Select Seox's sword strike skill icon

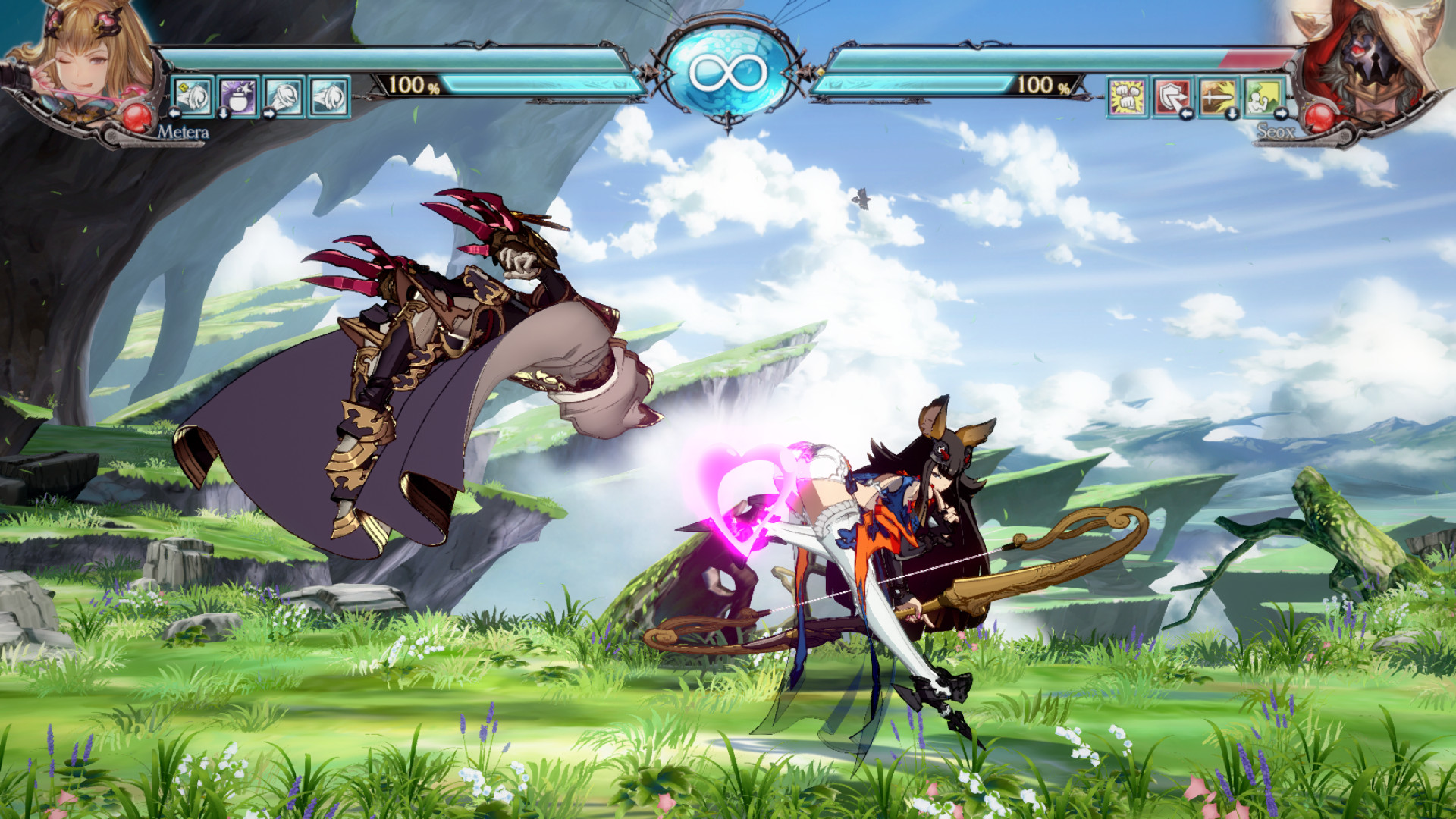point(1216,98)
